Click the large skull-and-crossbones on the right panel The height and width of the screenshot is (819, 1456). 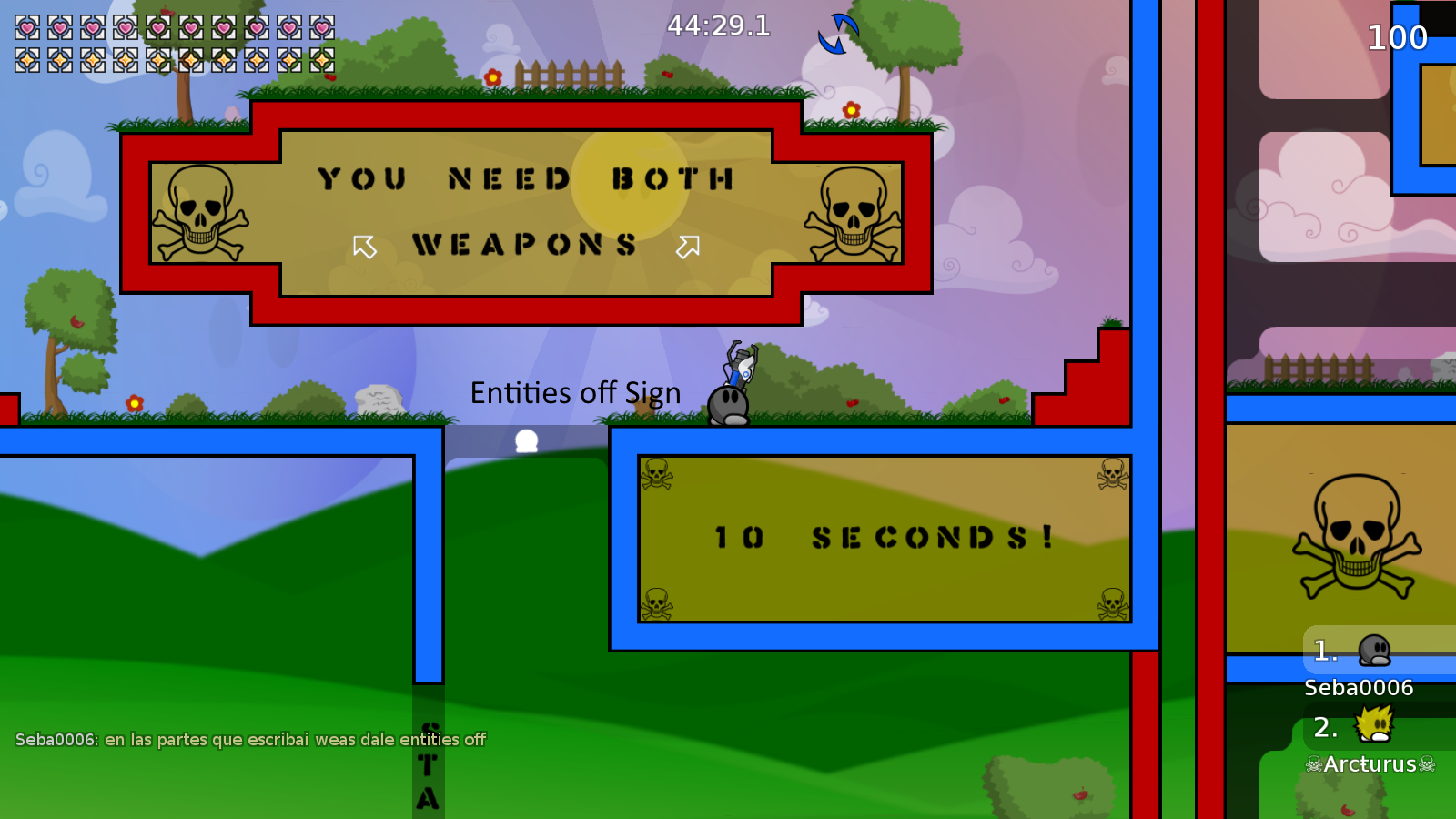(x=1356, y=532)
